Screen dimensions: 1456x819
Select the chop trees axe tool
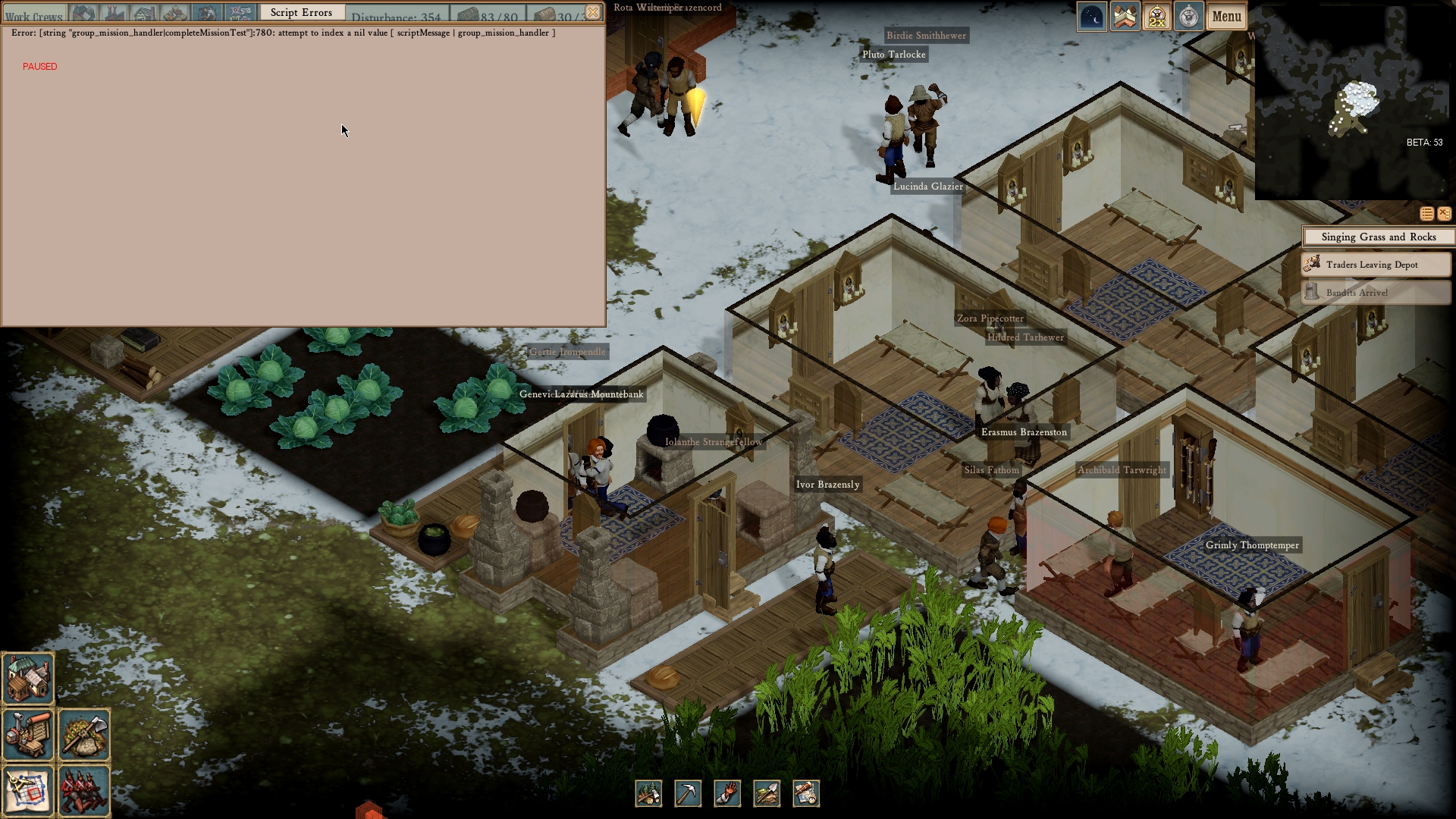[x=648, y=793]
